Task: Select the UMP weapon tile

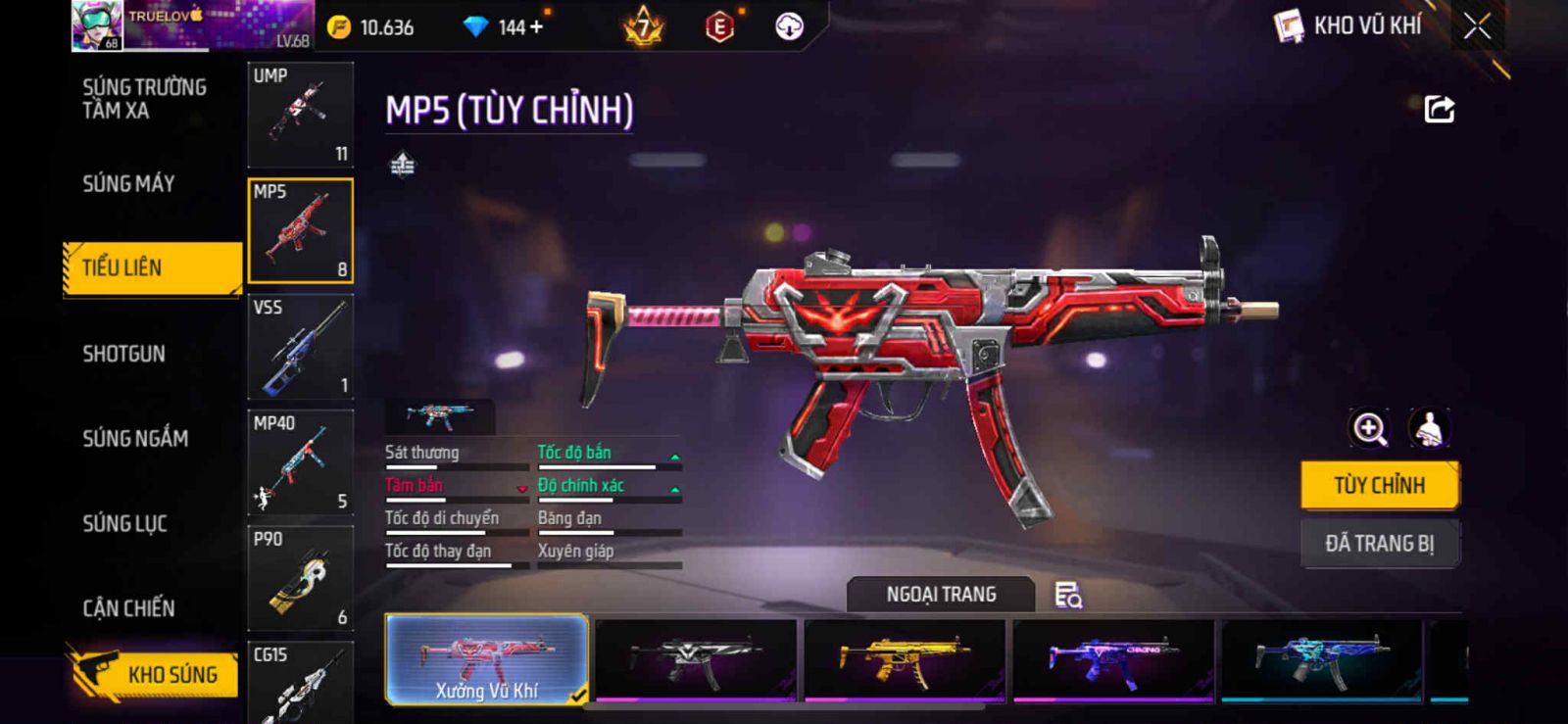Action: pos(300,115)
